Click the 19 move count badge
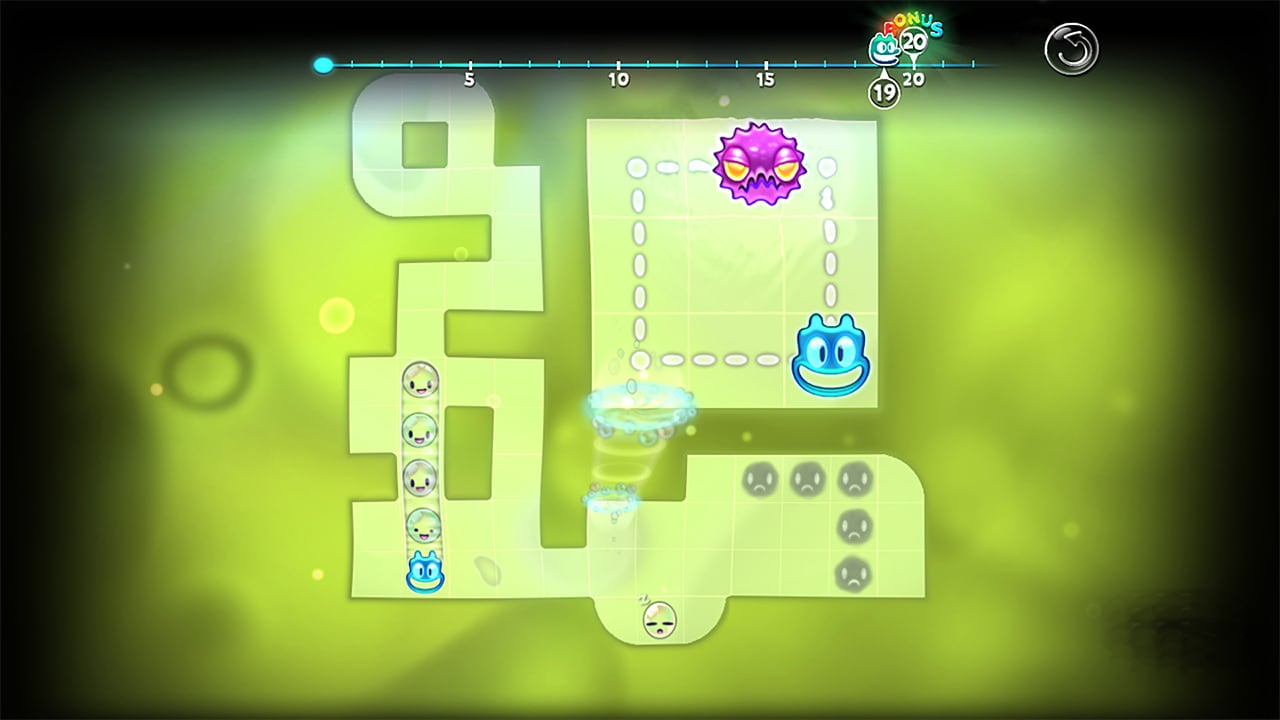Viewport: 1280px width, 720px height. [883, 90]
